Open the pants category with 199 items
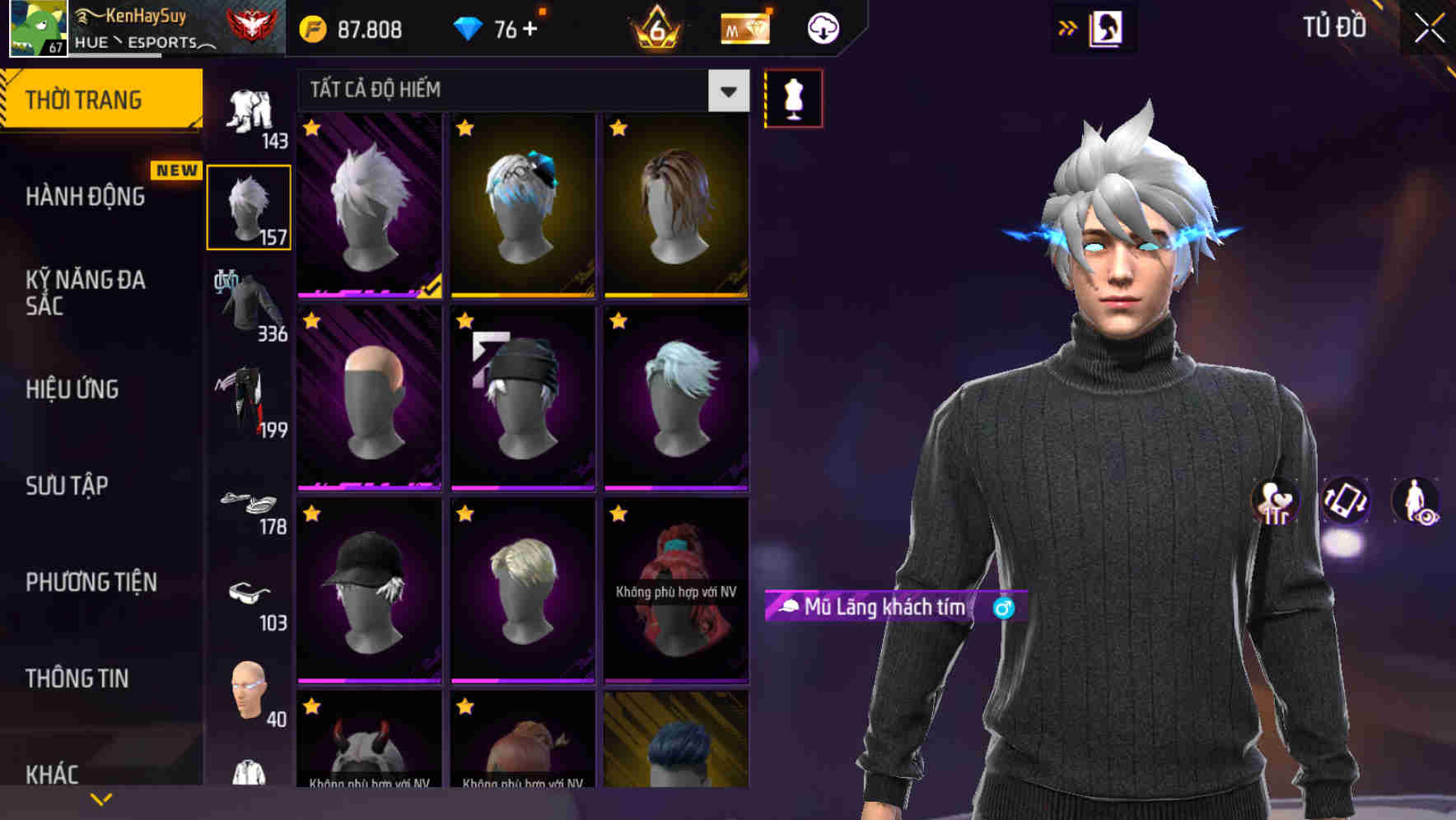This screenshot has width=1456, height=820. click(x=249, y=401)
